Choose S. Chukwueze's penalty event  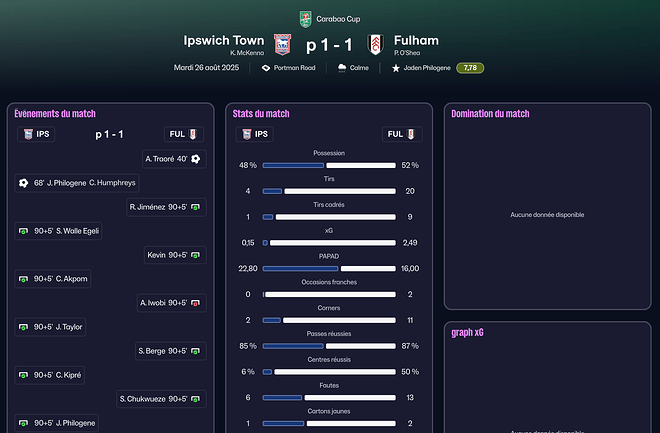(161, 399)
